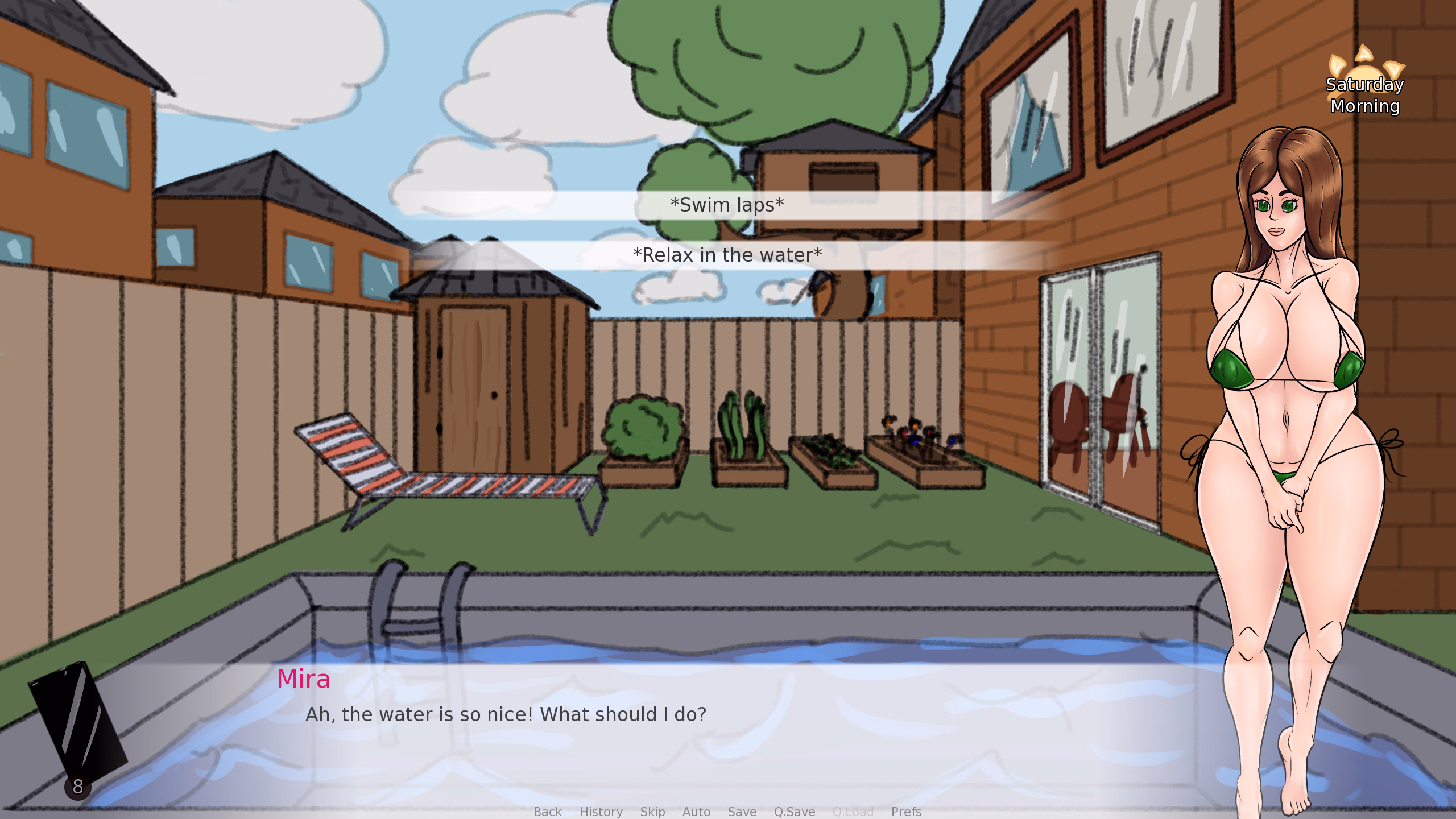Click the dialogue text to advance

pyautogui.click(x=505, y=714)
